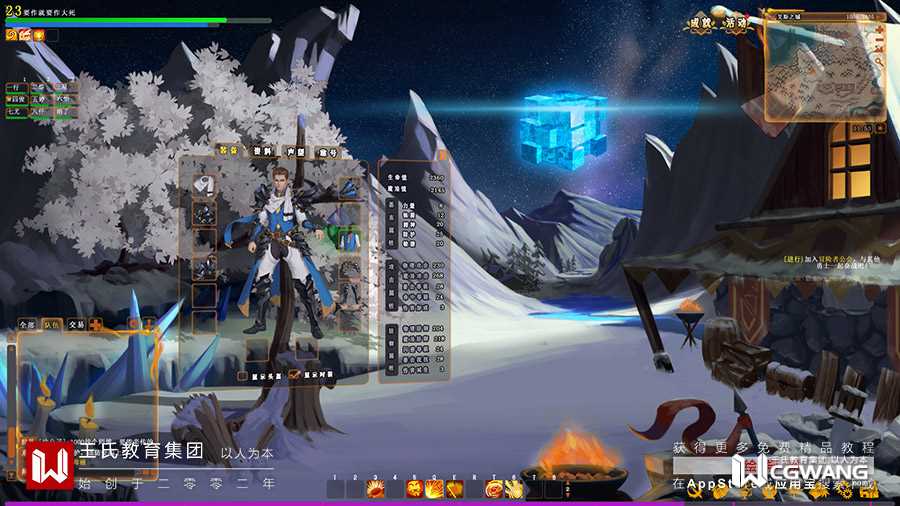Switch to the 称号 title tab
The width and height of the screenshot is (900, 506).
(328, 152)
